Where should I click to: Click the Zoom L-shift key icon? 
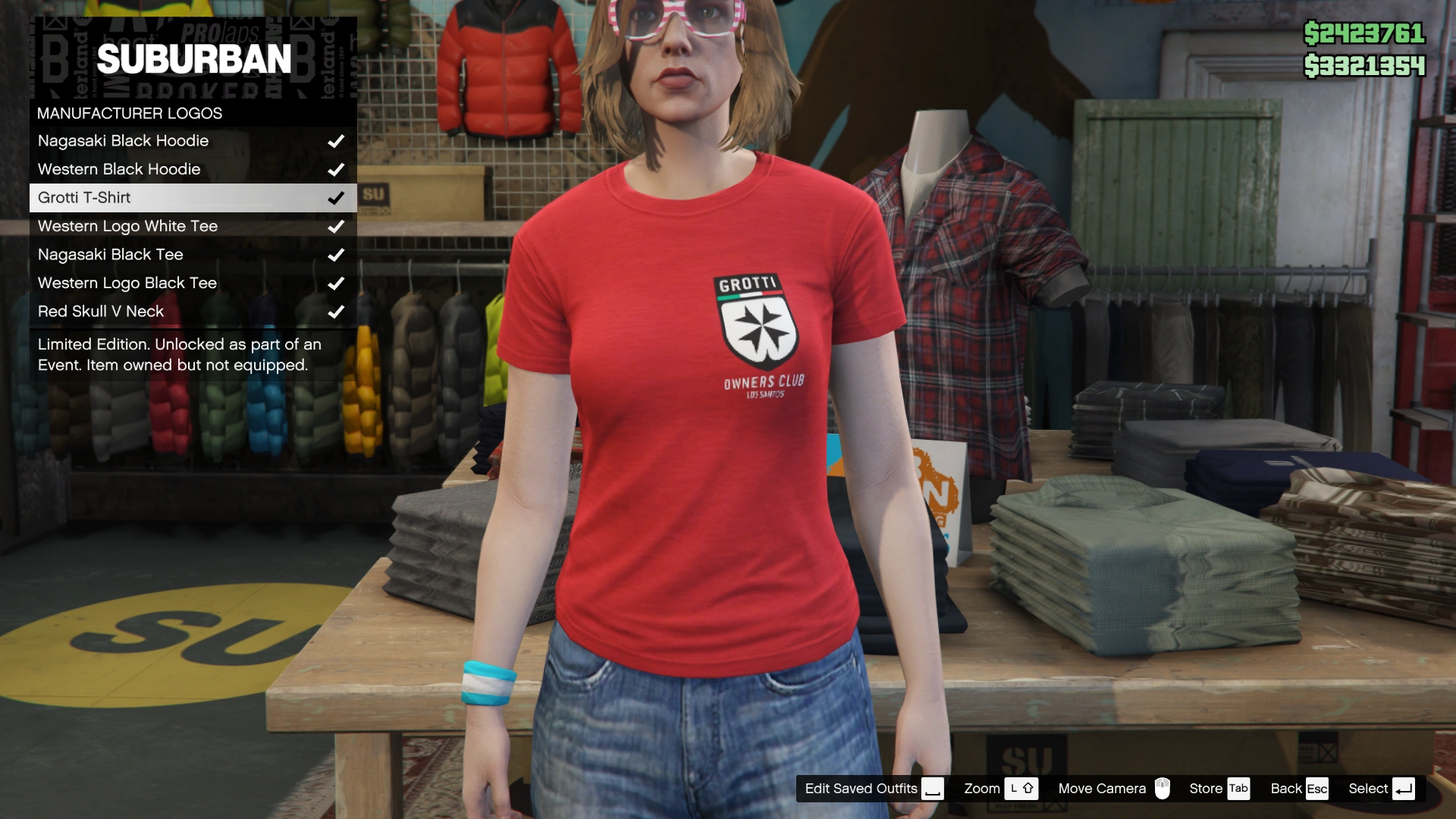(1023, 789)
